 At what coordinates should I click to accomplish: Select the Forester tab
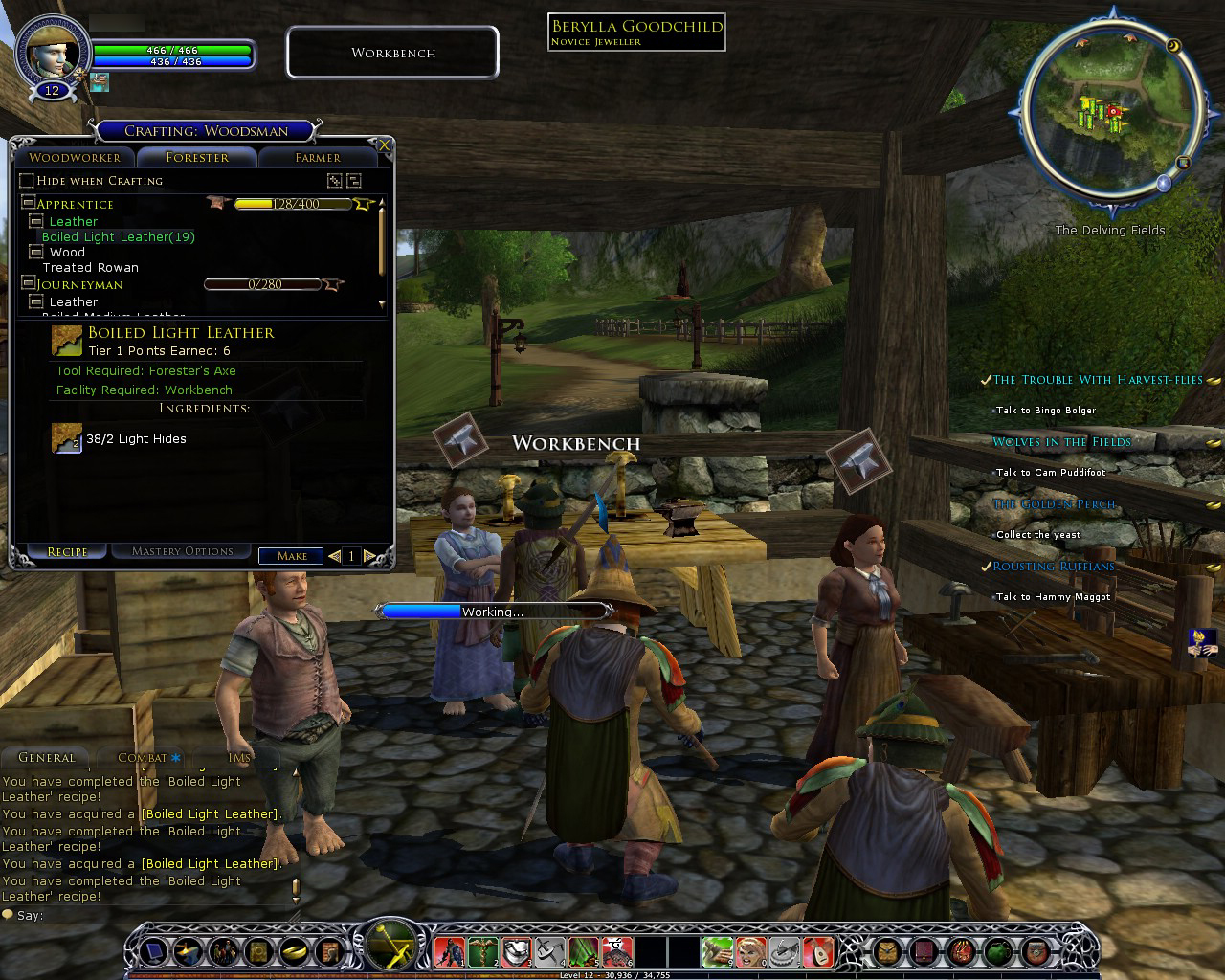[x=197, y=158]
